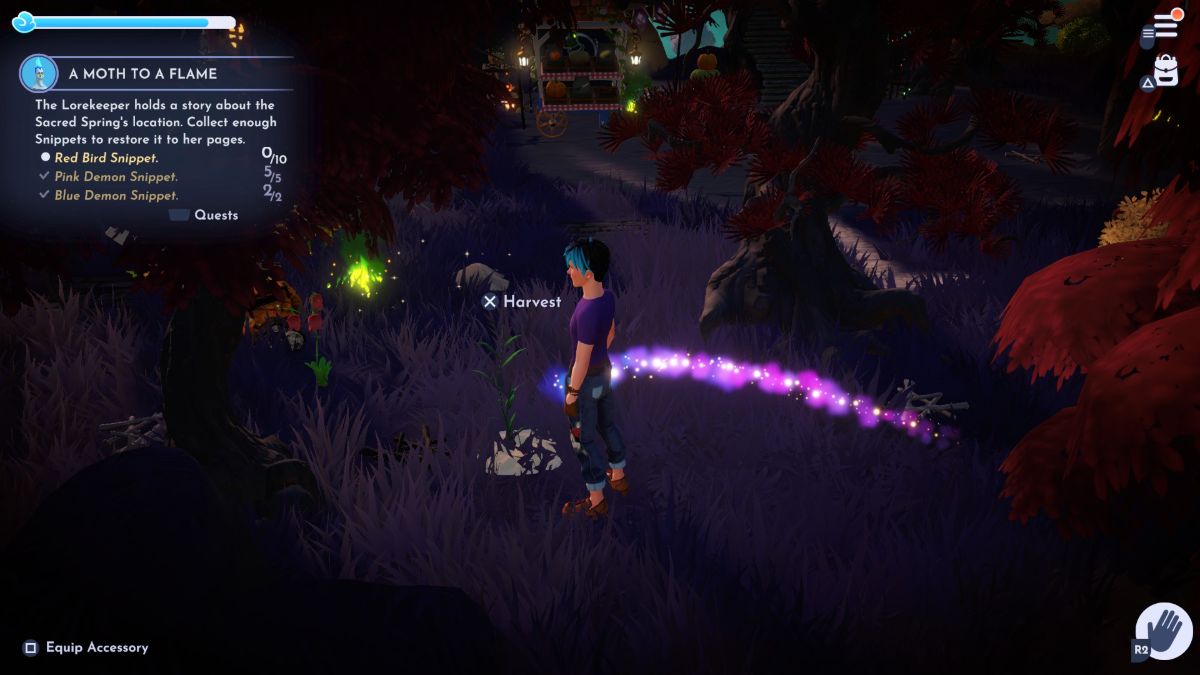Open the menu with the notification icon

1163,24
